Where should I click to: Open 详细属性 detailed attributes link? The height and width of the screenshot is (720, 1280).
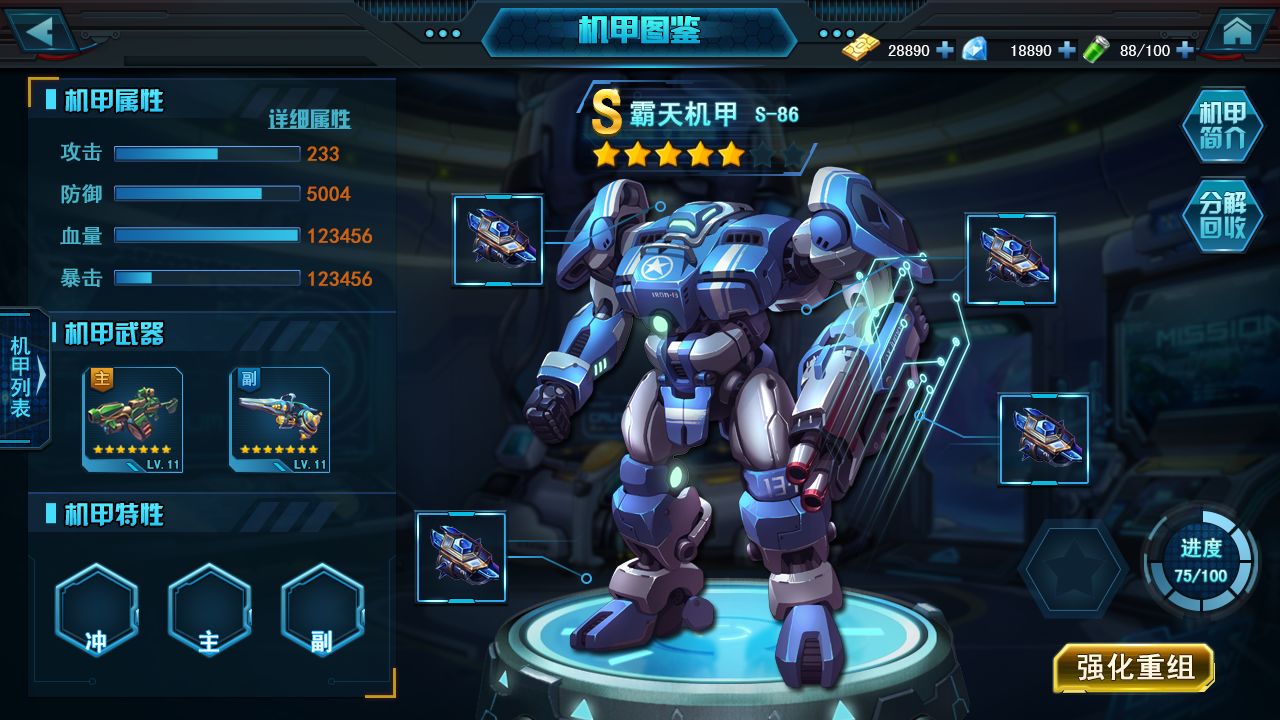[309, 120]
